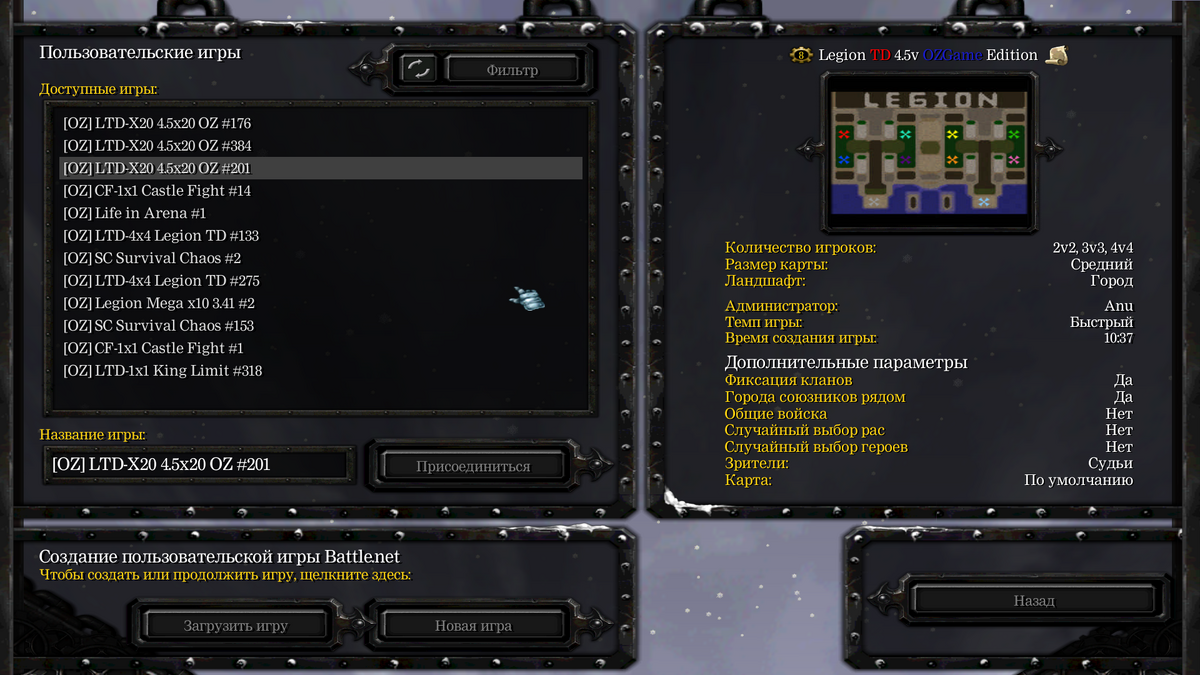Viewport: 1200px width, 675px height.
Task: Go back with the Назад button
Action: coord(1033,601)
